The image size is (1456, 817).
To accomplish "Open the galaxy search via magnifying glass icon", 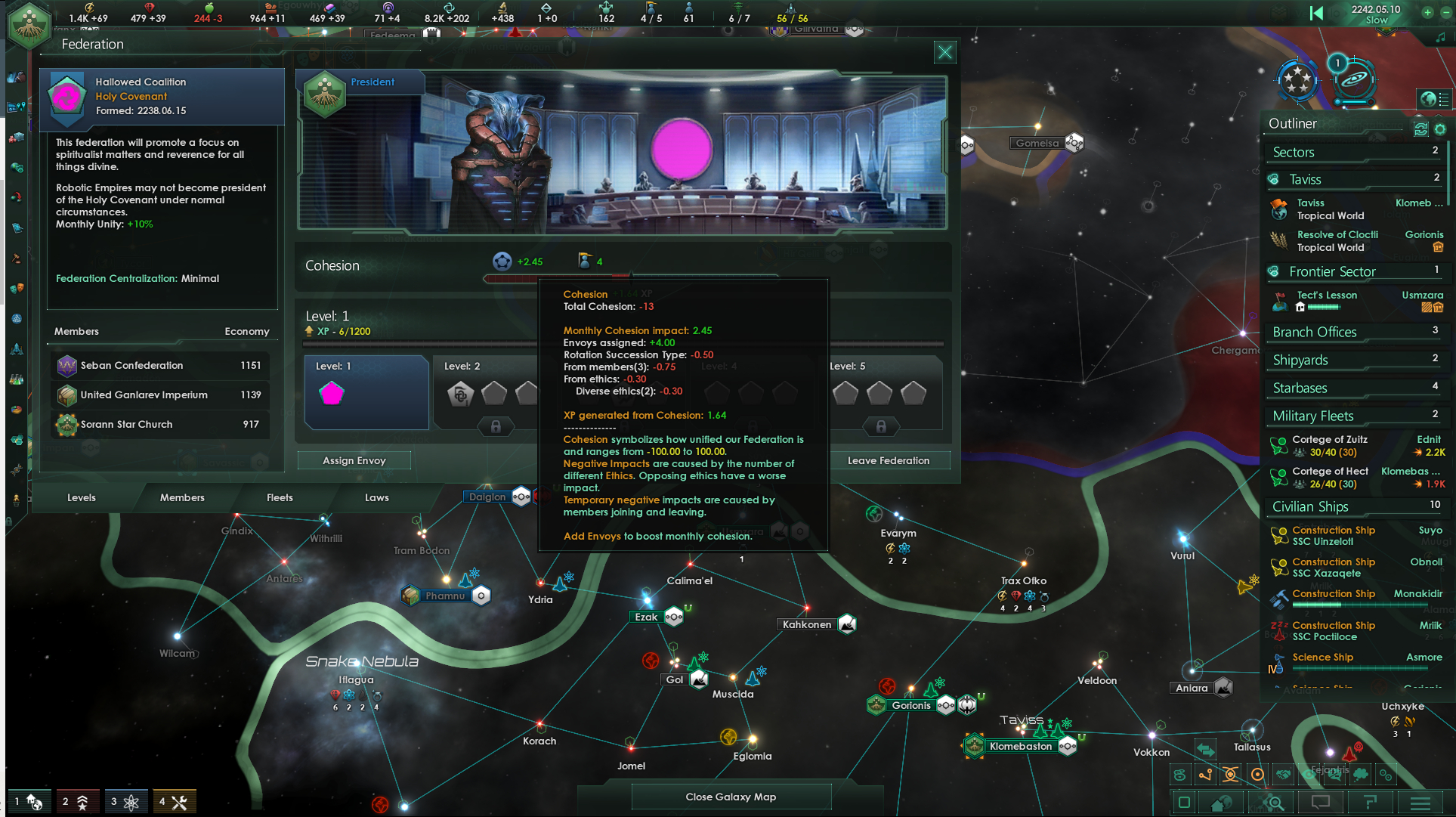I will (1272, 803).
